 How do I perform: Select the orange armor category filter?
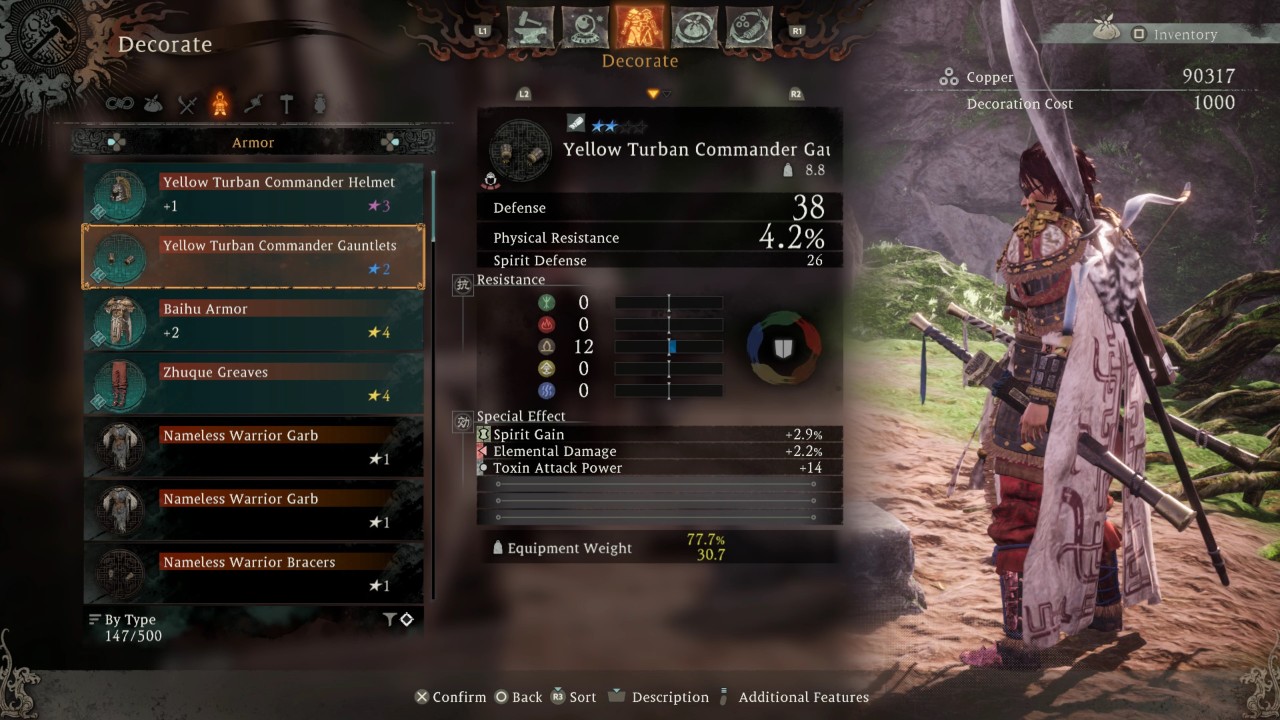[x=219, y=104]
